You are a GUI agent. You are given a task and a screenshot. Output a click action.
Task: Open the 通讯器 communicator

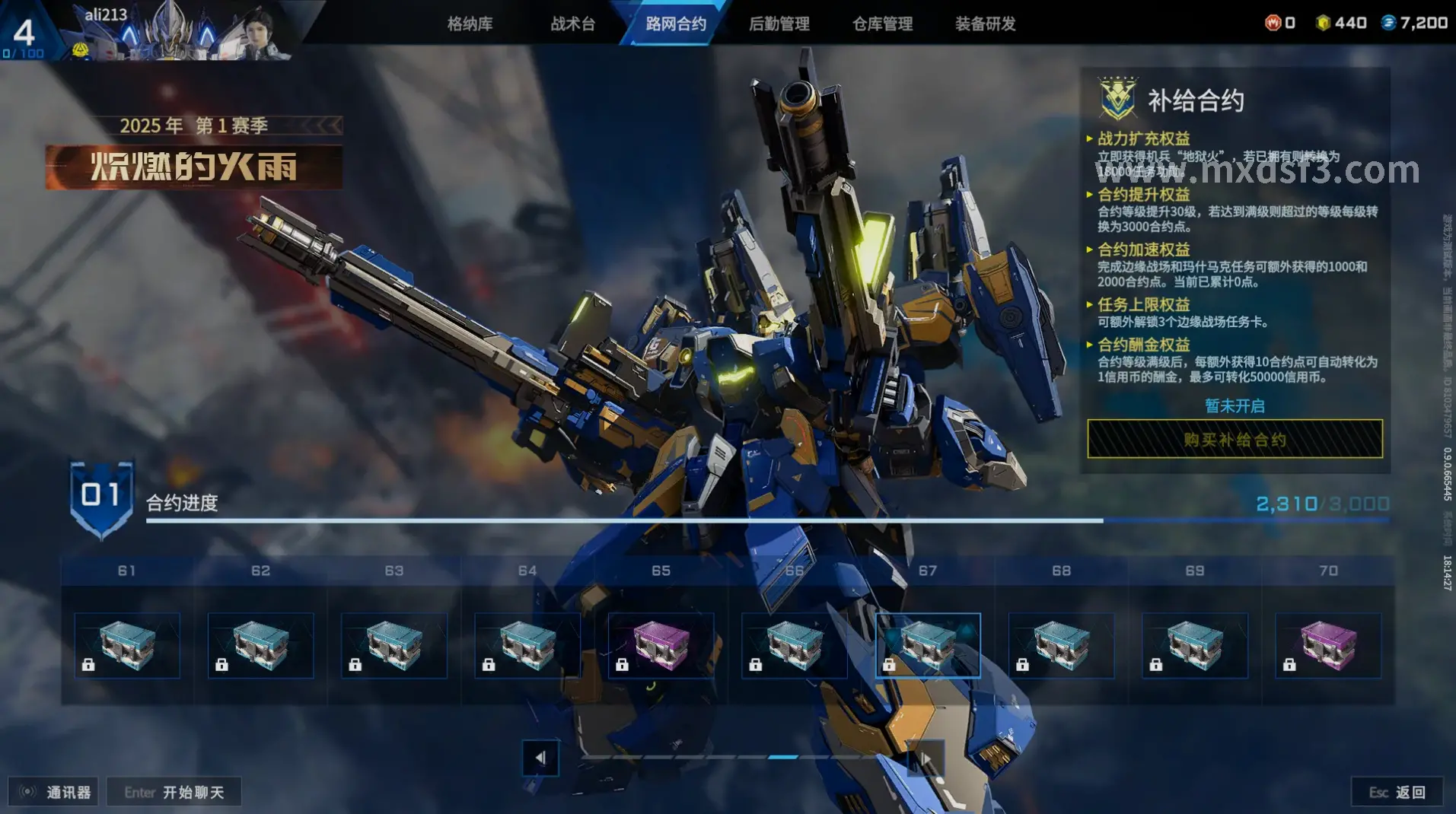54,792
